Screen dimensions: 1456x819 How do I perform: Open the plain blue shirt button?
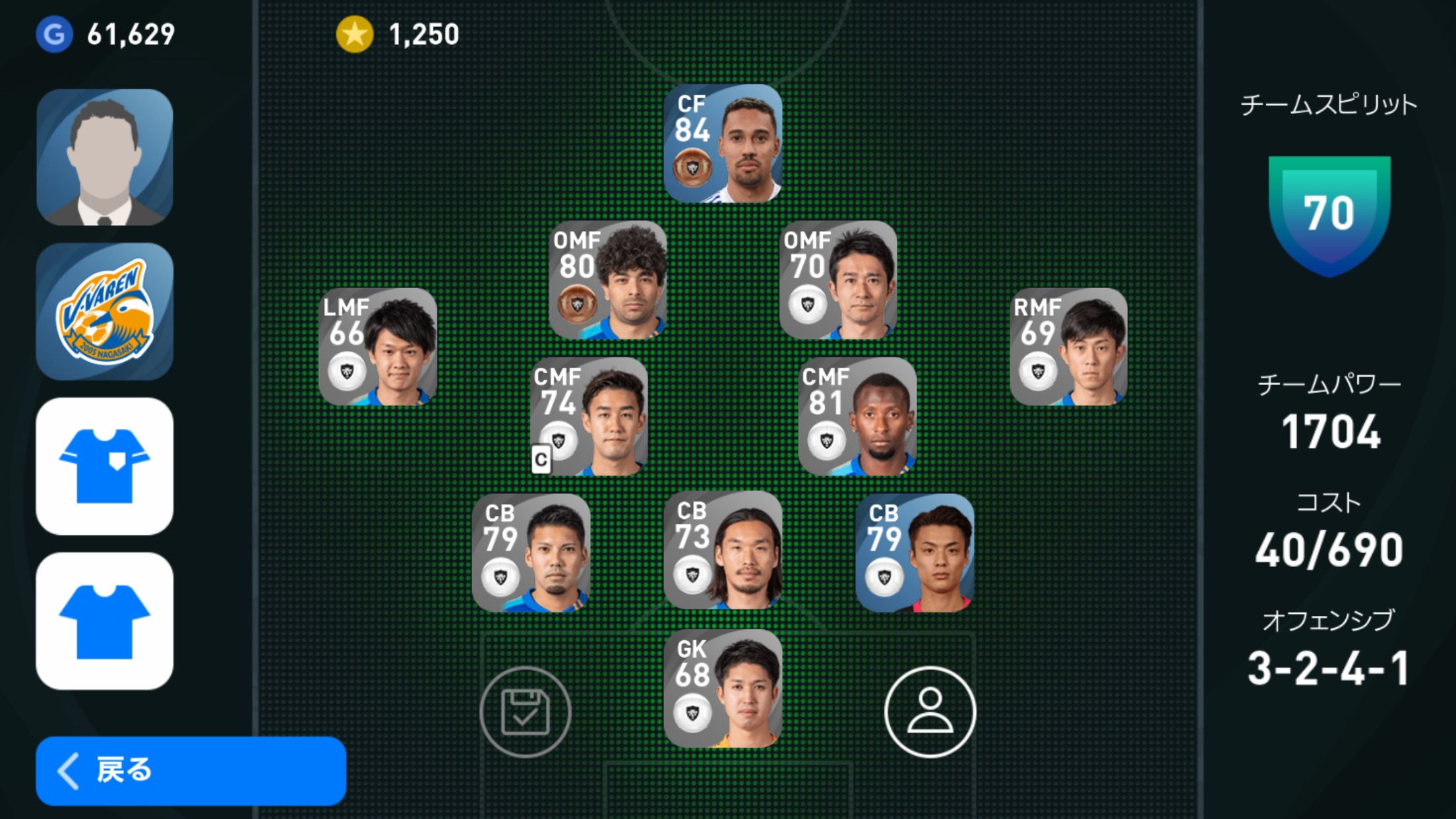tap(105, 621)
